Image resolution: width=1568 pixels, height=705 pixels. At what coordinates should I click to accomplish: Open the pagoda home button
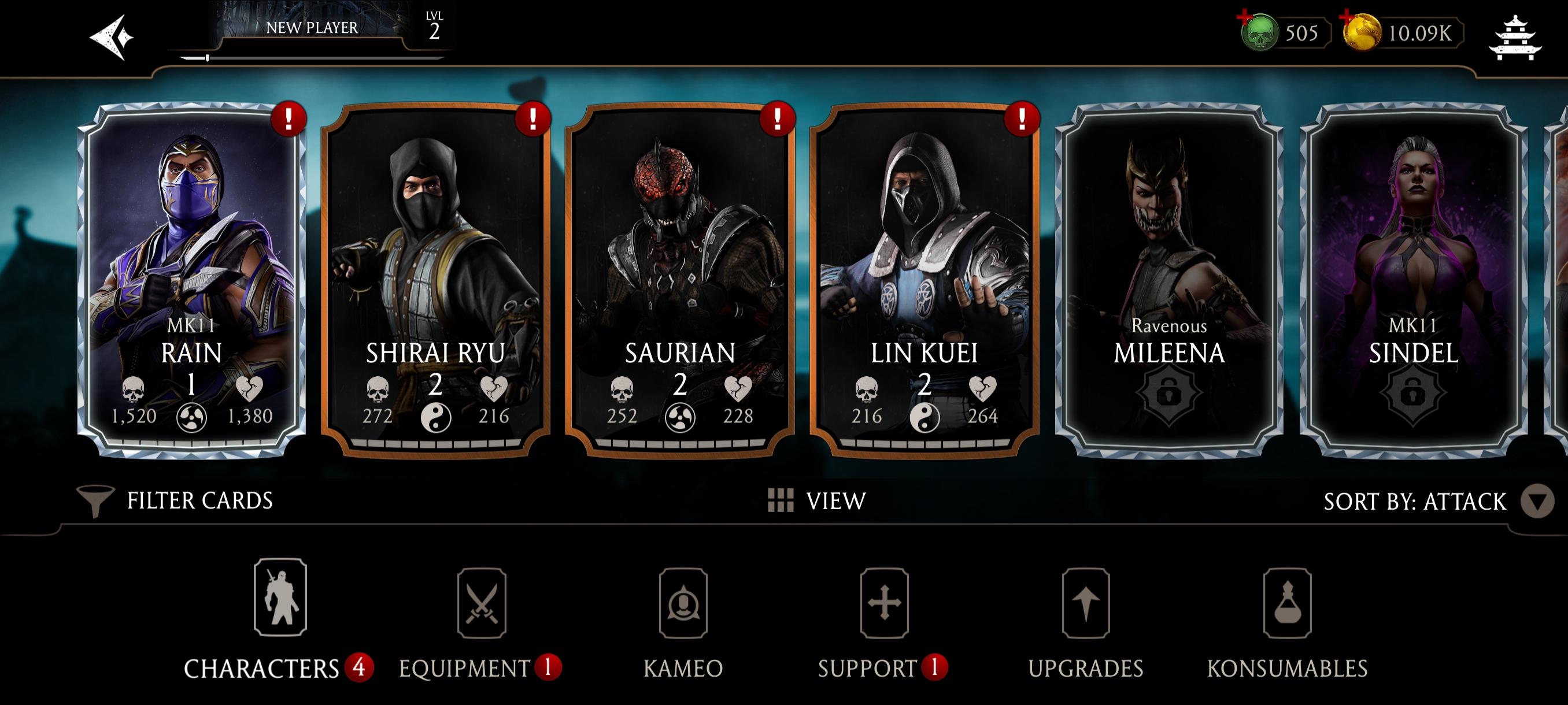coord(1514,38)
